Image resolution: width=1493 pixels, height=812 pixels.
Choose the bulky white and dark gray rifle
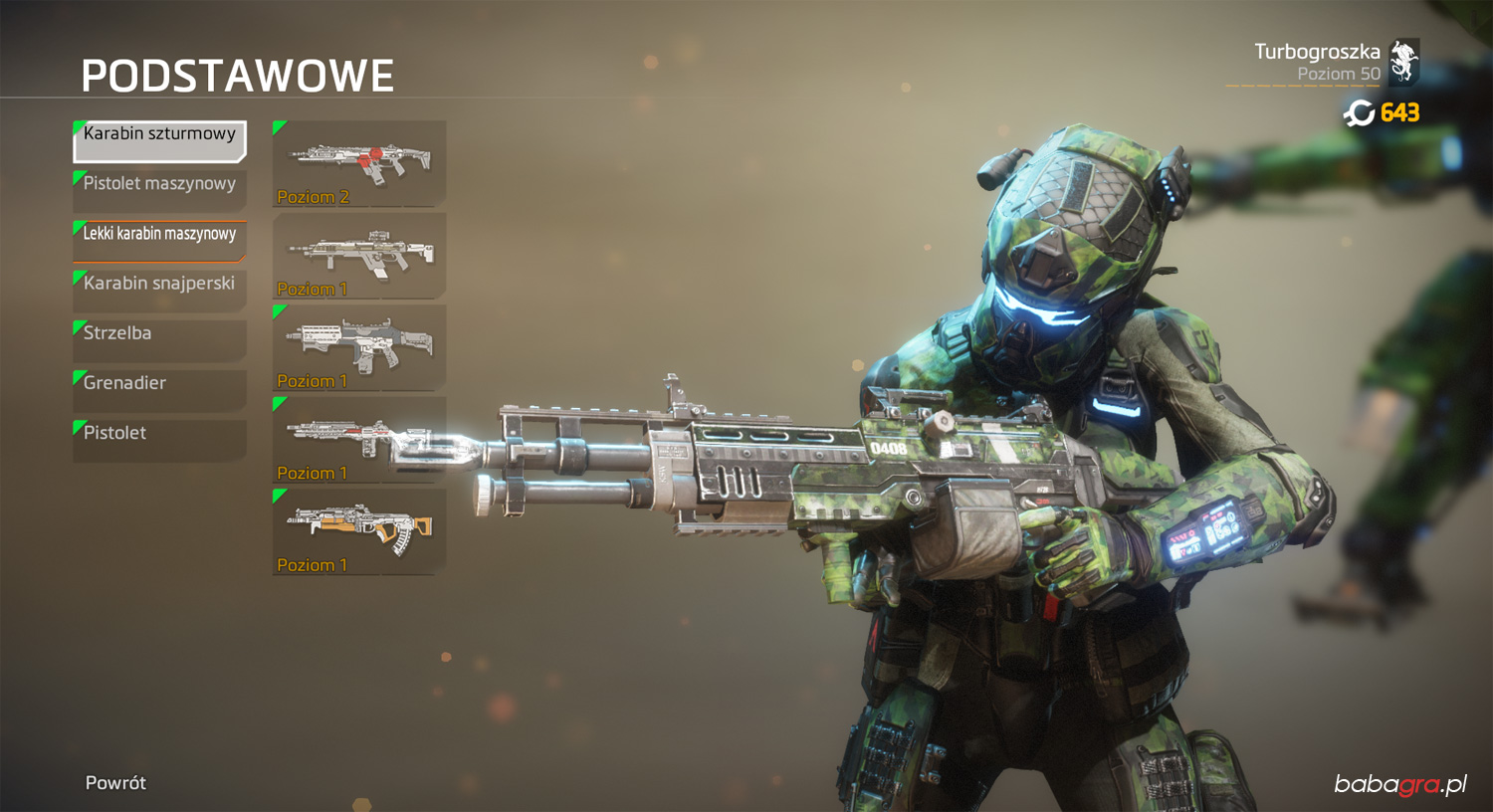point(359,347)
